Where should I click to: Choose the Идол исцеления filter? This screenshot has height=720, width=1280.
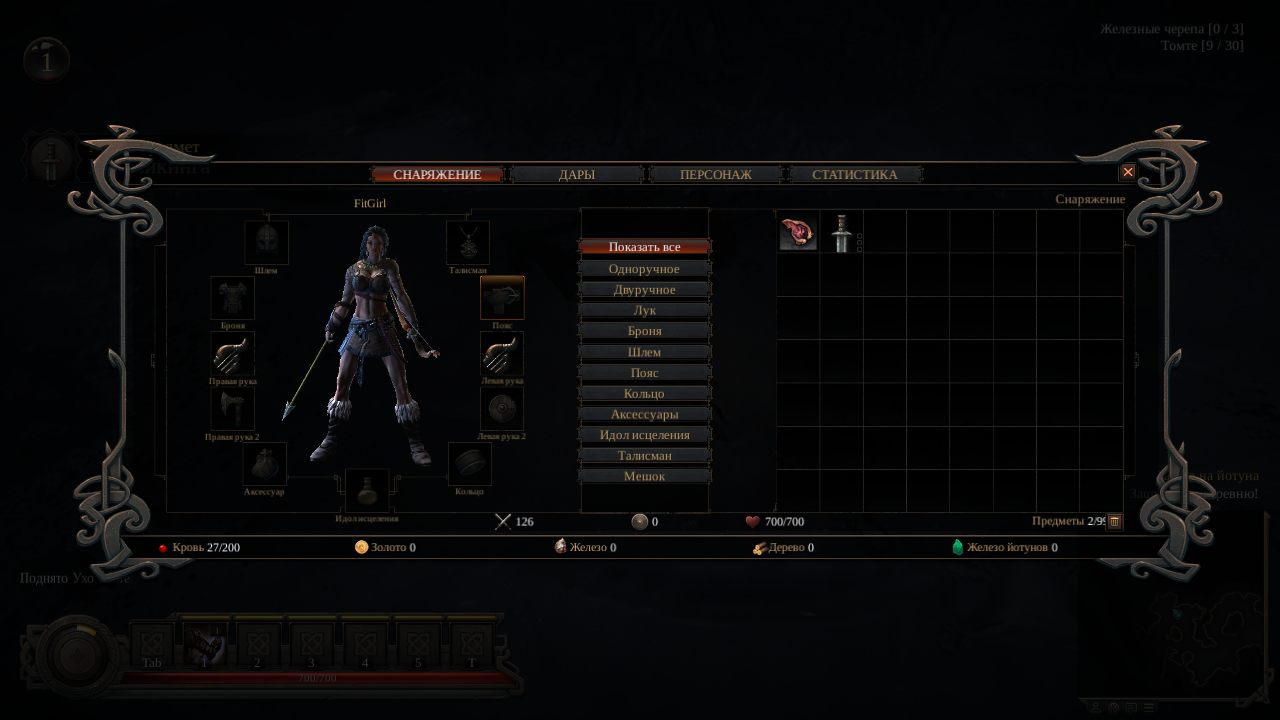pyautogui.click(x=644, y=435)
